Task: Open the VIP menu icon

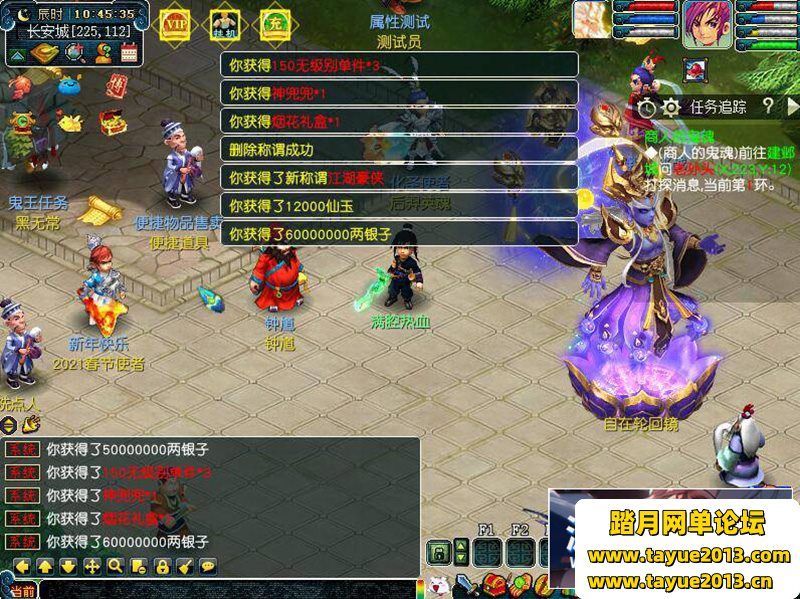Action: pyautogui.click(x=175, y=22)
